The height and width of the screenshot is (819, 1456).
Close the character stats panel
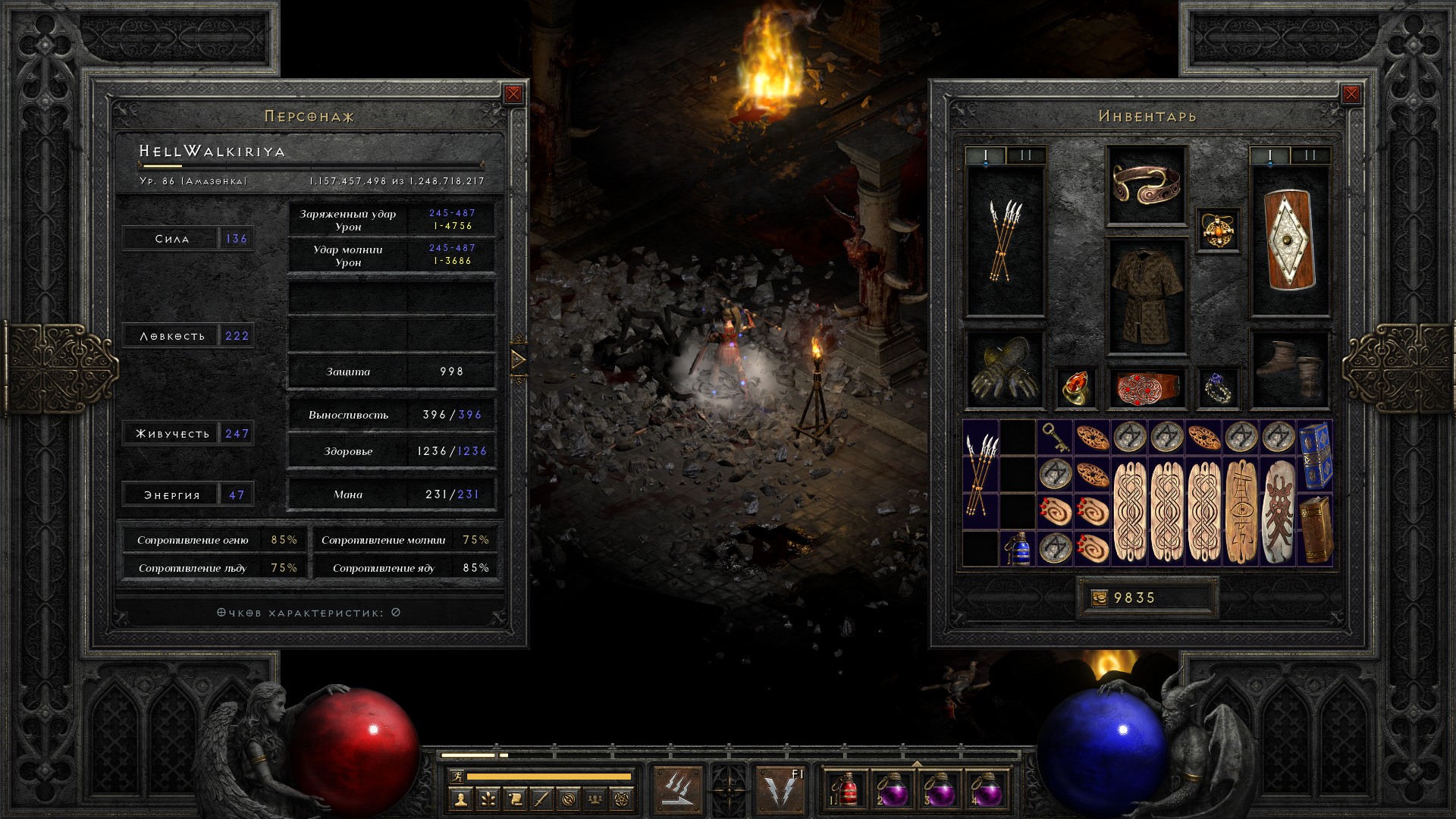click(513, 94)
